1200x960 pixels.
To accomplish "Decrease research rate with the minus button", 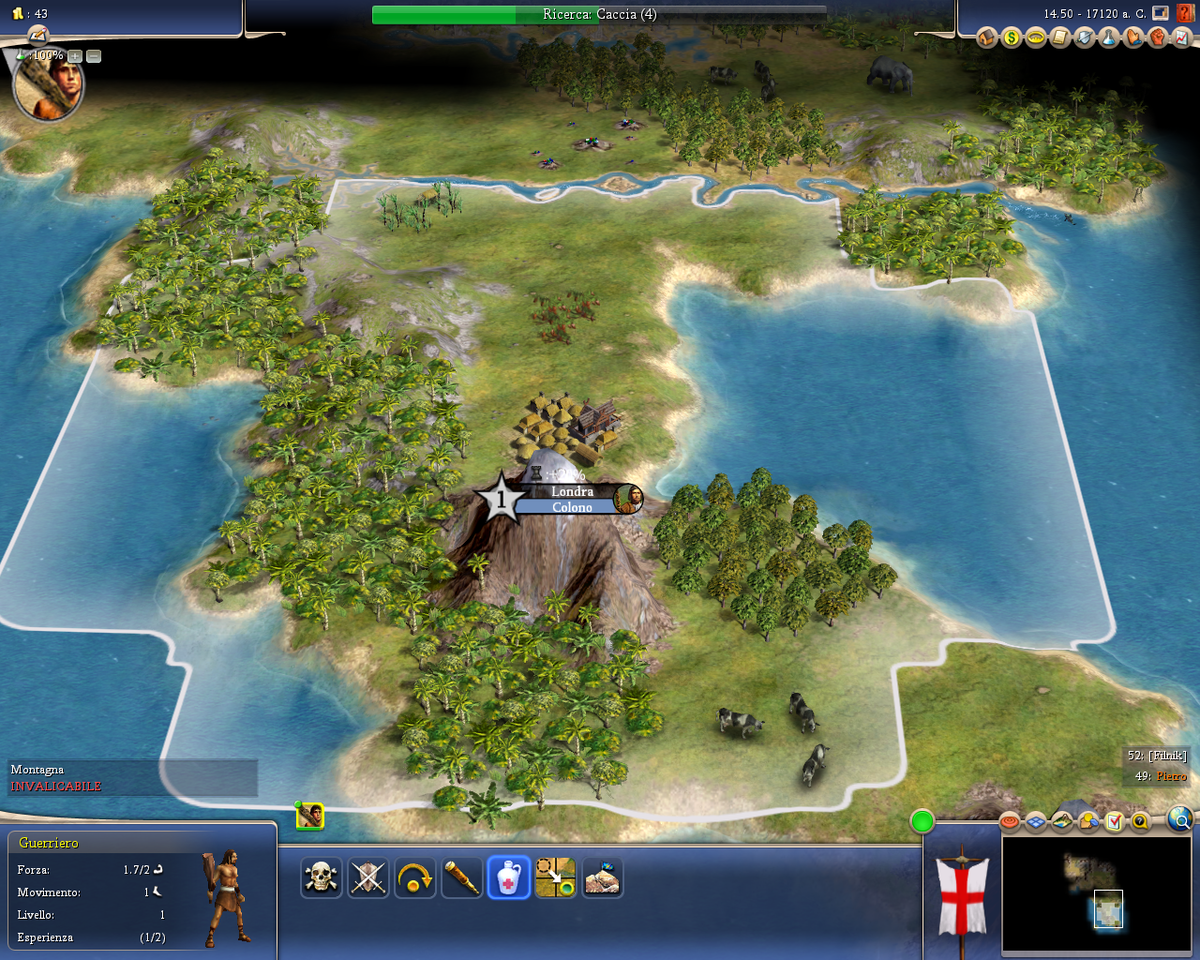I will click(x=94, y=56).
